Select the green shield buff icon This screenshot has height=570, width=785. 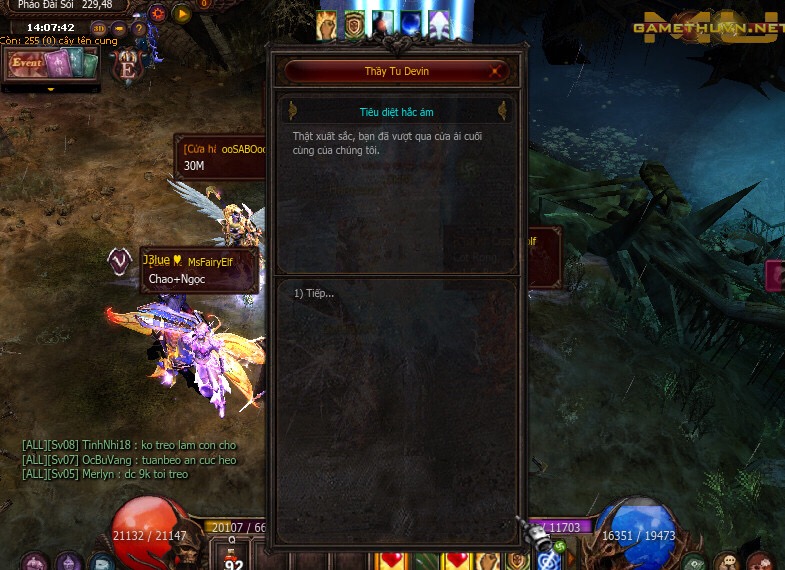tap(355, 24)
